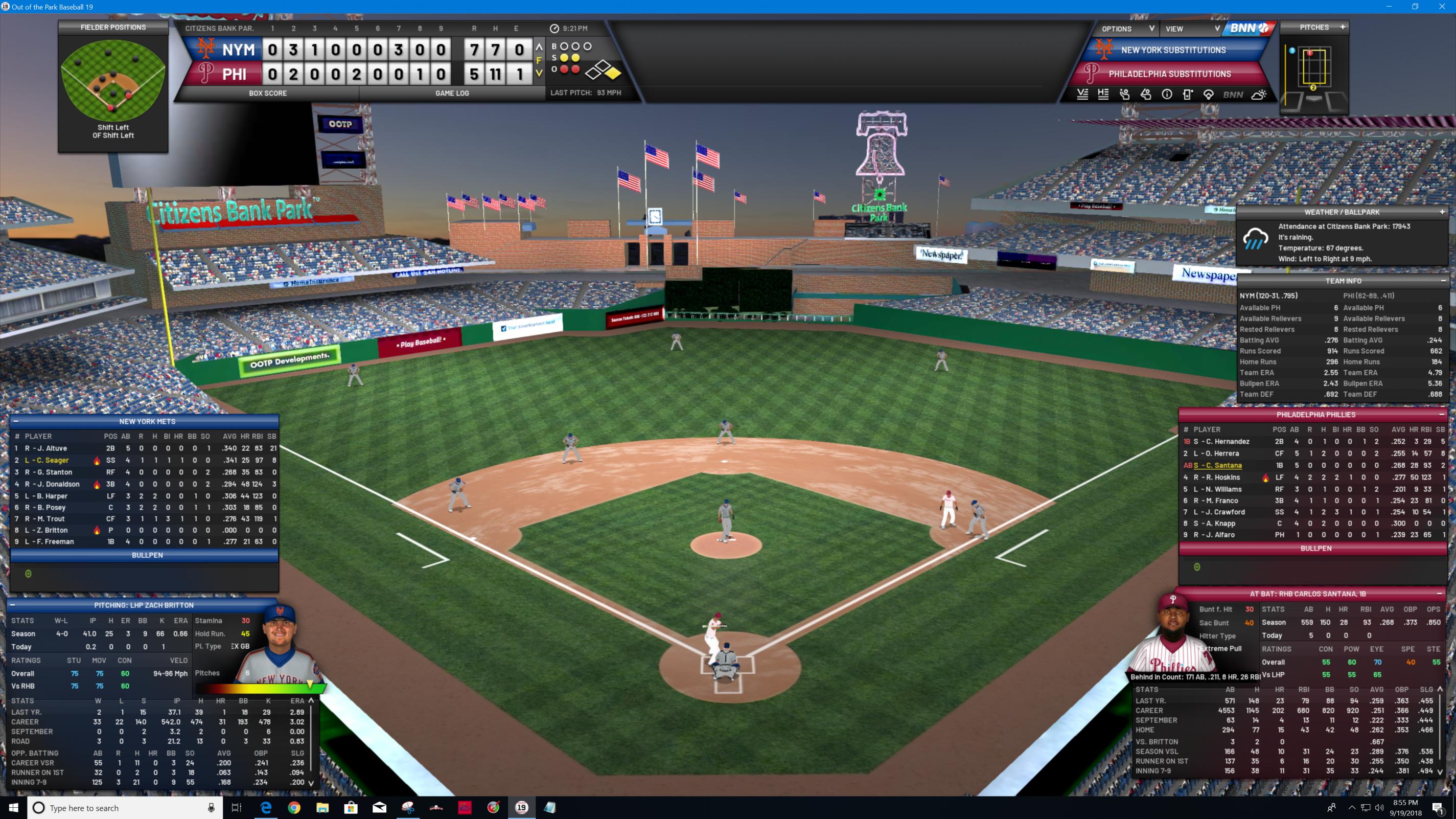Toggle the ballpark field diamond icon
1456x819 pixels.
(1209, 95)
